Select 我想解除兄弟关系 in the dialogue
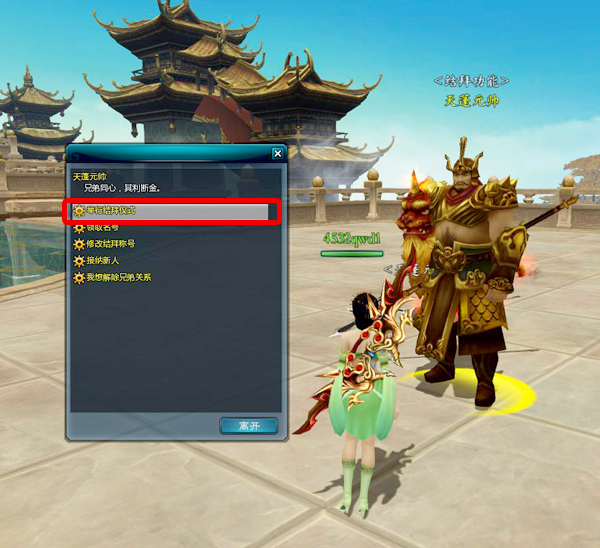Viewport: 600px width, 548px height. click(117, 277)
